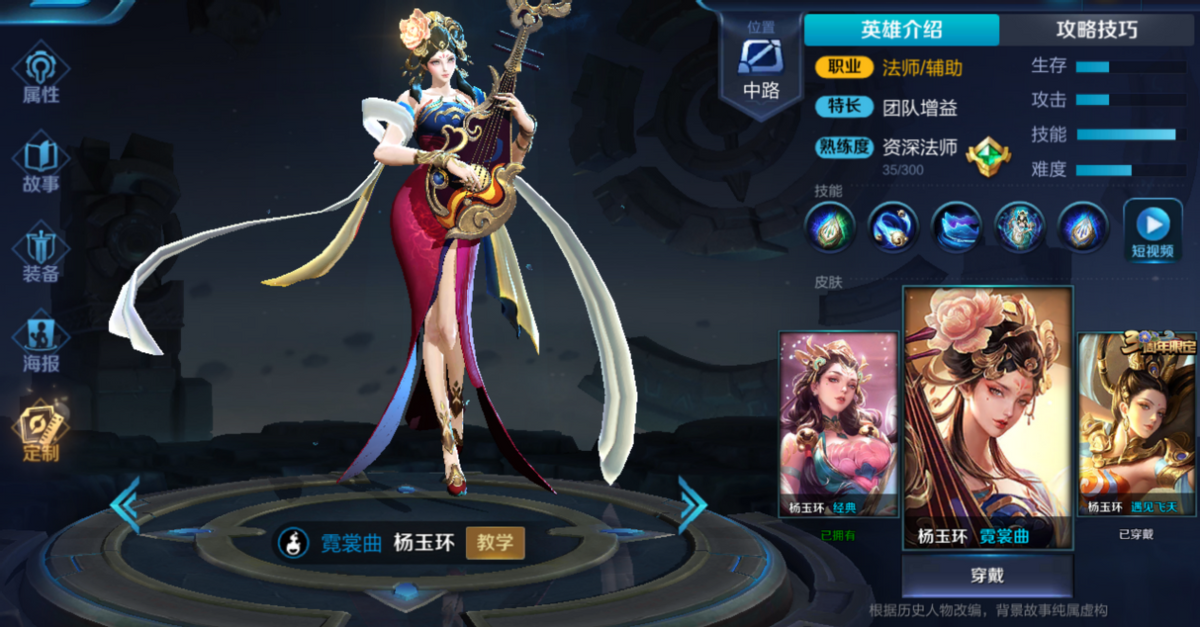Play the 短视频 short video
Viewport: 1200px width, 627px height.
[1152, 229]
